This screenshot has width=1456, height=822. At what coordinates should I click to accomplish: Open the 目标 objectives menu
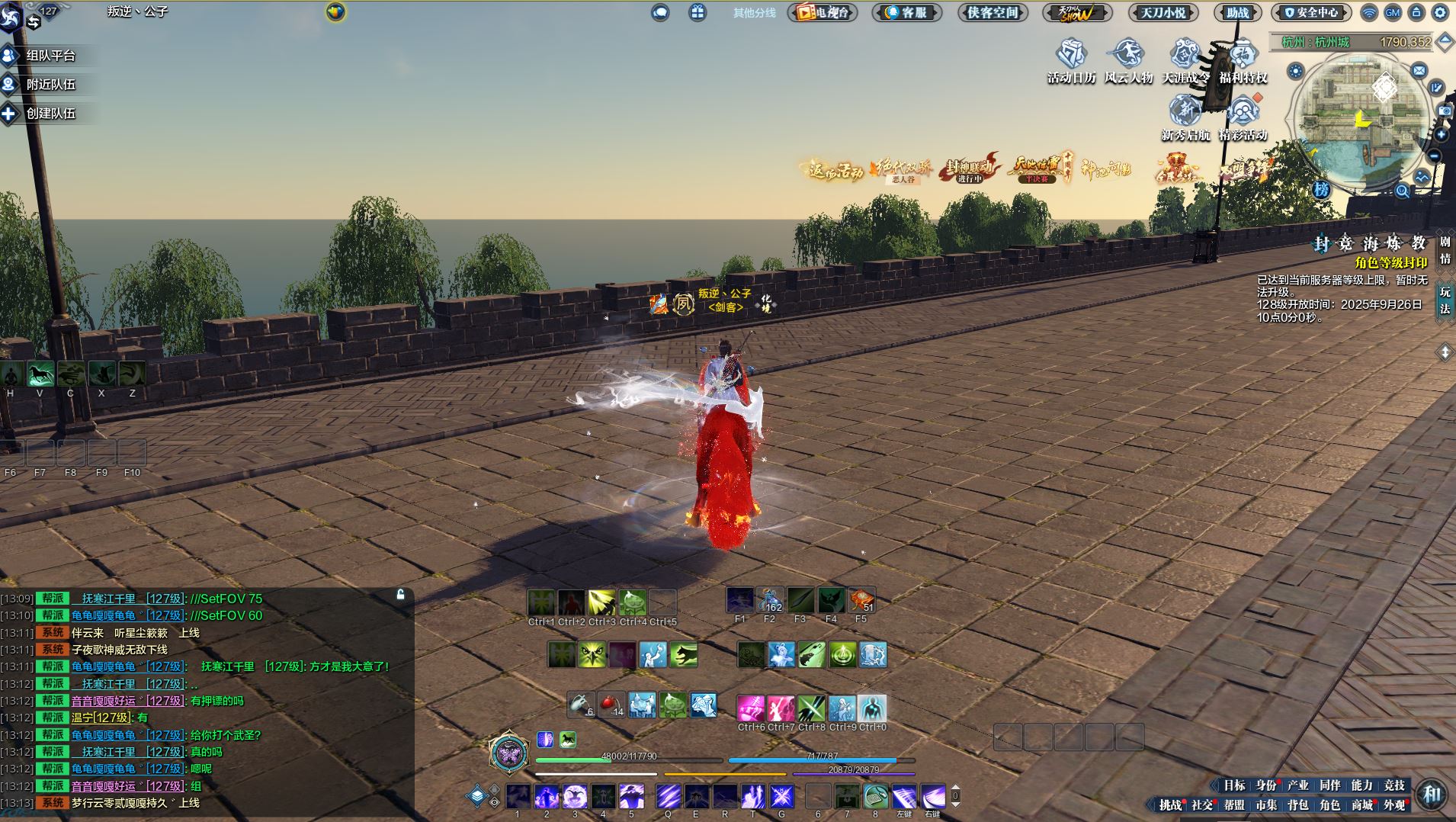[x=1233, y=785]
